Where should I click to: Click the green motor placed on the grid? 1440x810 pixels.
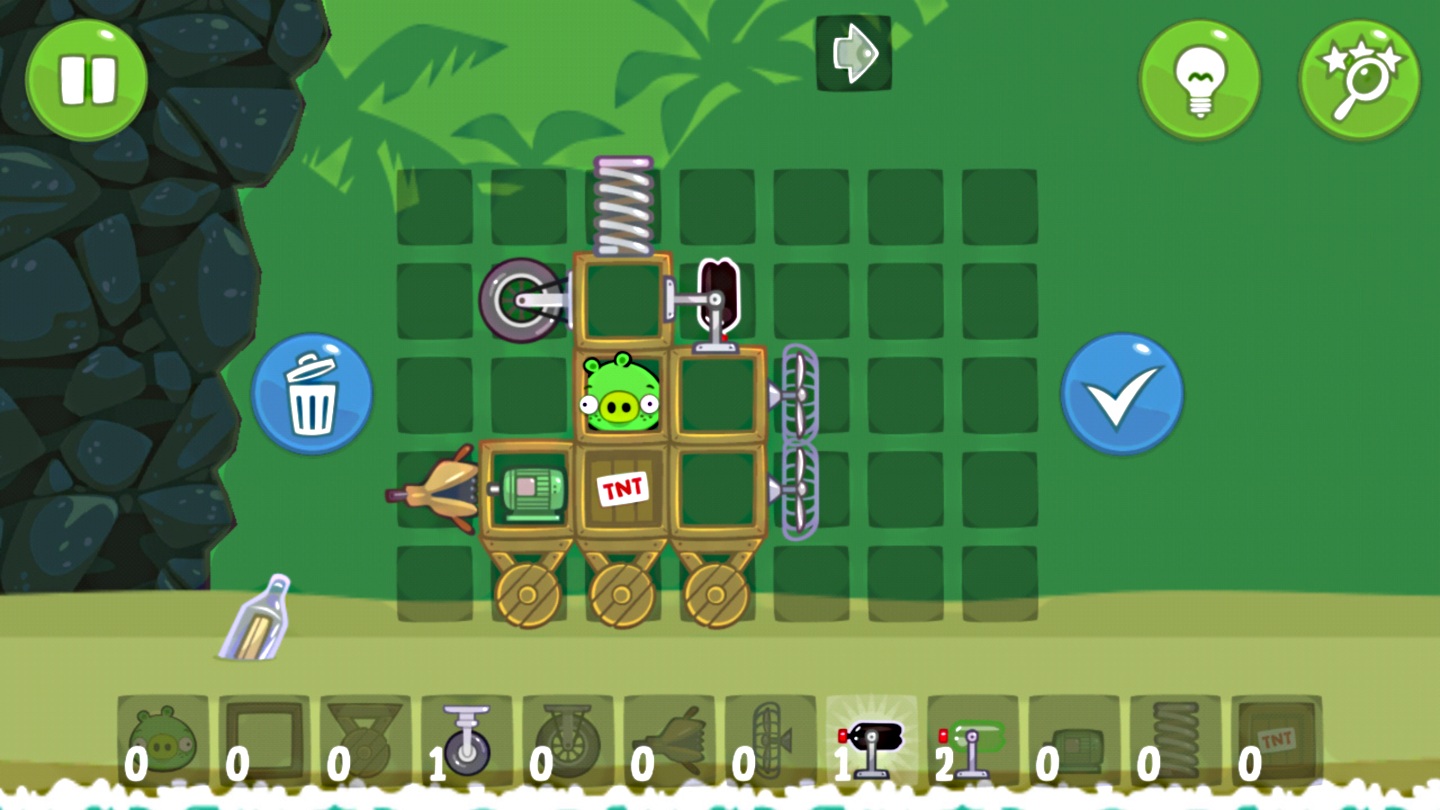click(x=530, y=492)
